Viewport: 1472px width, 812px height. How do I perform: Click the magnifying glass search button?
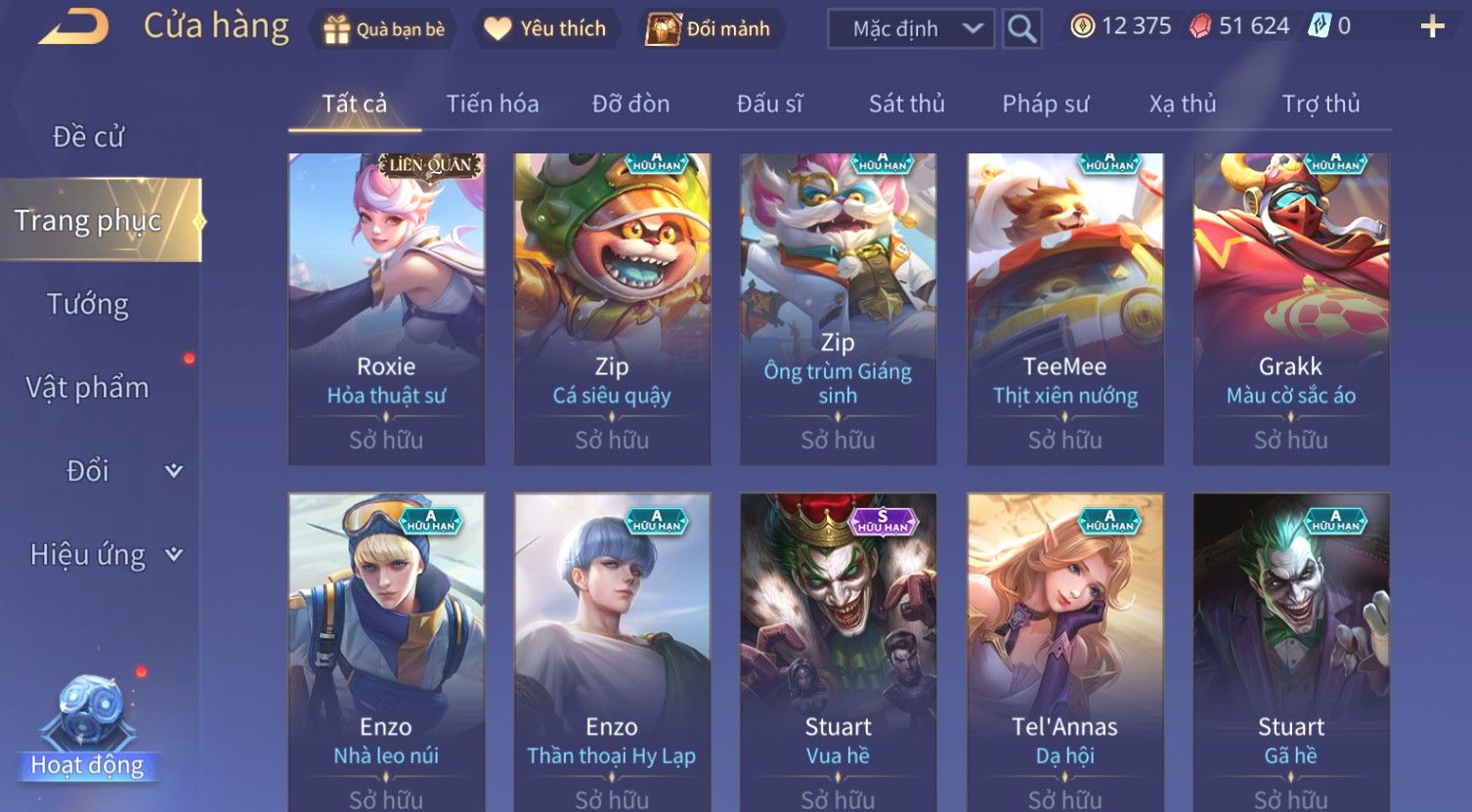click(1021, 29)
